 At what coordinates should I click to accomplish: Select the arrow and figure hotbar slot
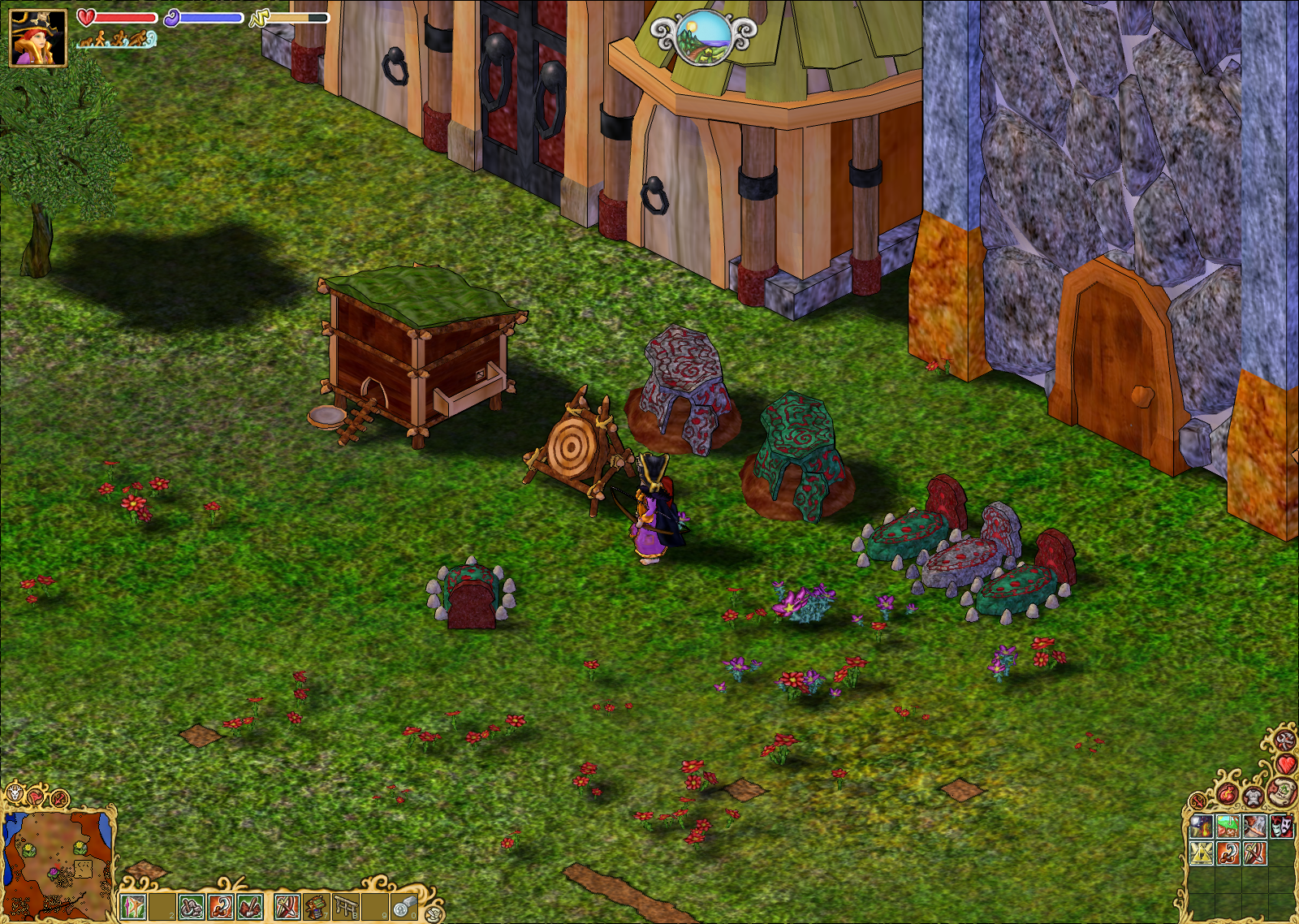pos(132,906)
